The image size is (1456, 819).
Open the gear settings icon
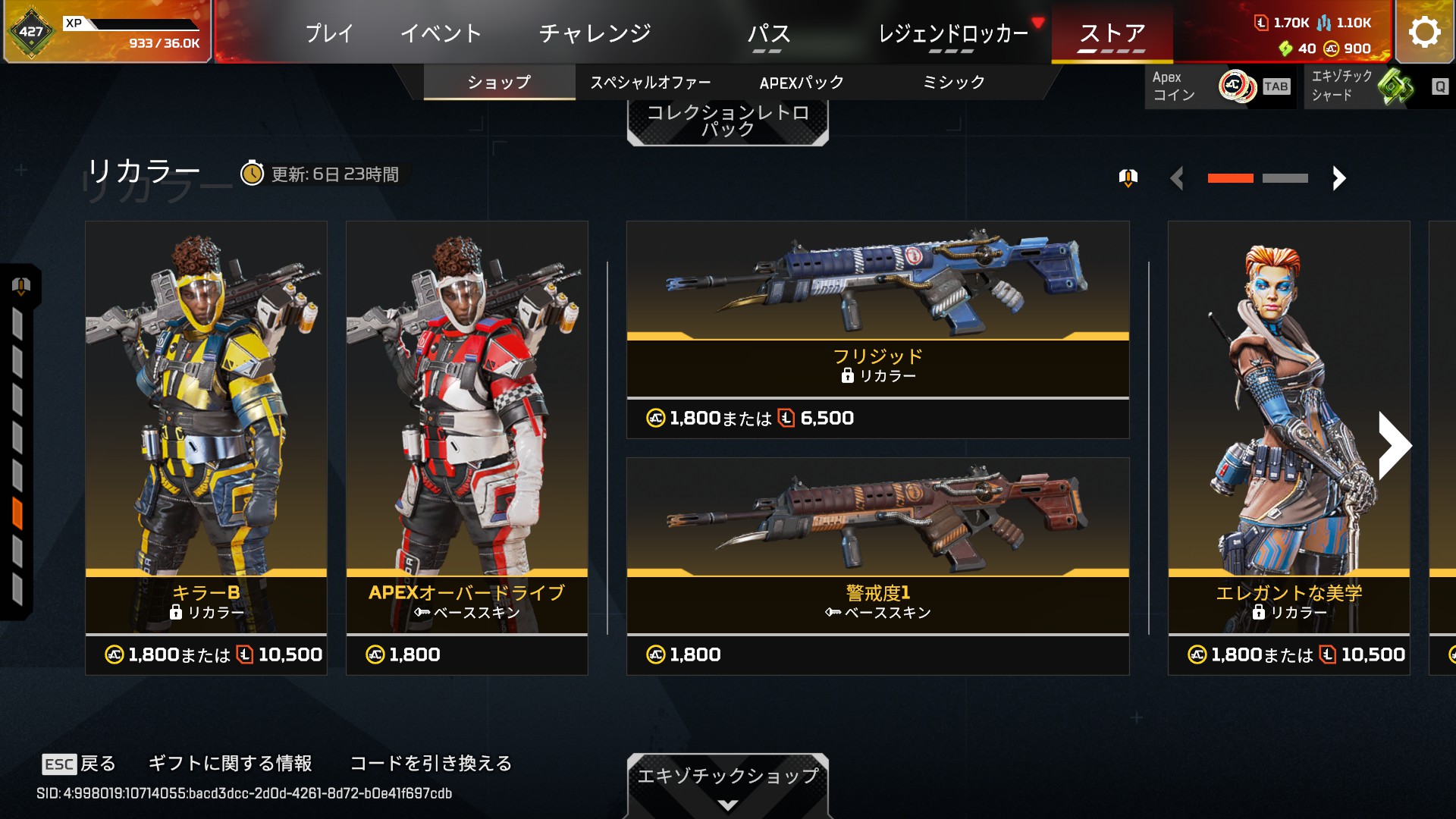(1424, 32)
